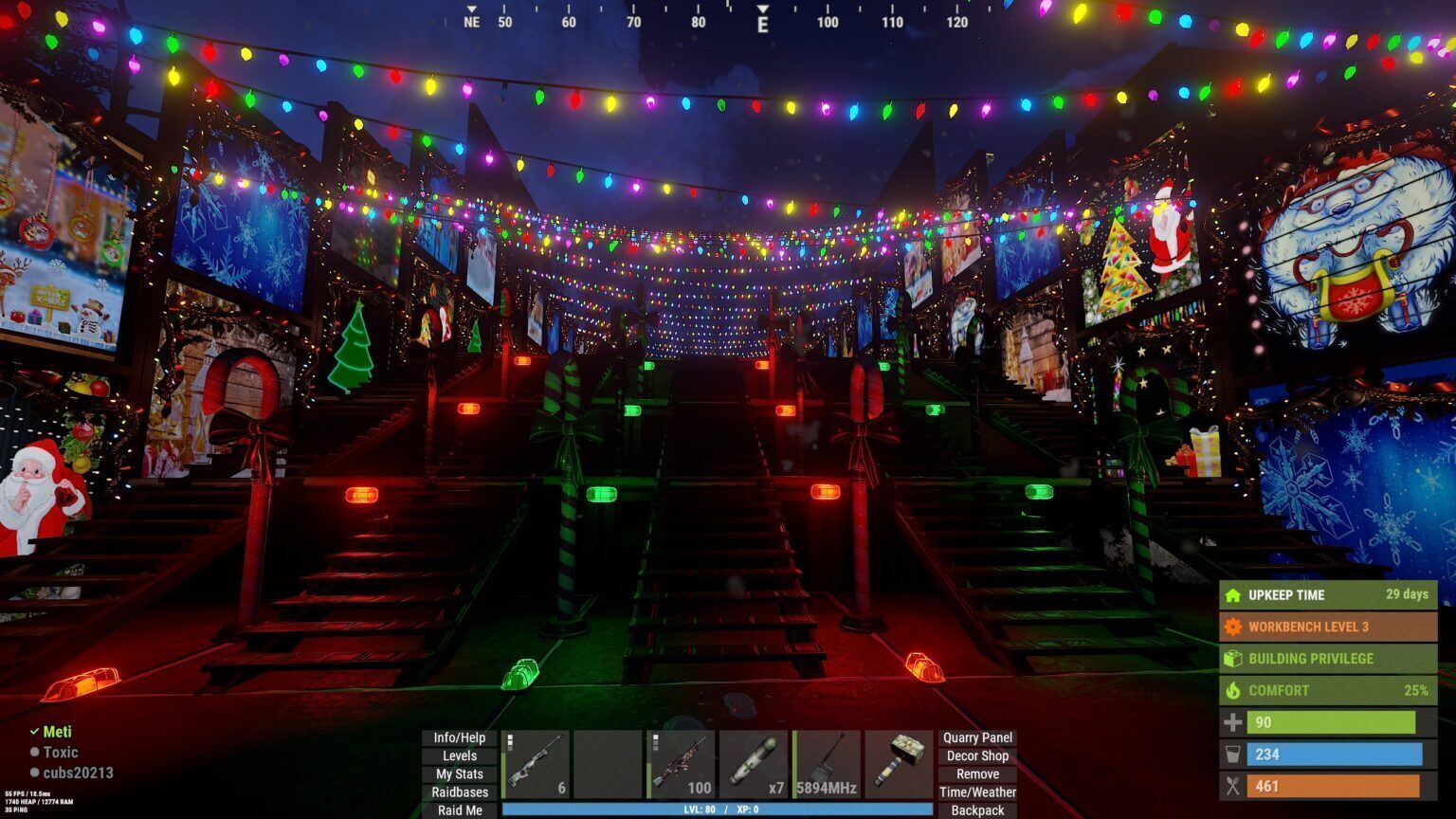This screenshot has width=1456, height=819.
Task: Open the Decor Shop
Action: click(977, 755)
